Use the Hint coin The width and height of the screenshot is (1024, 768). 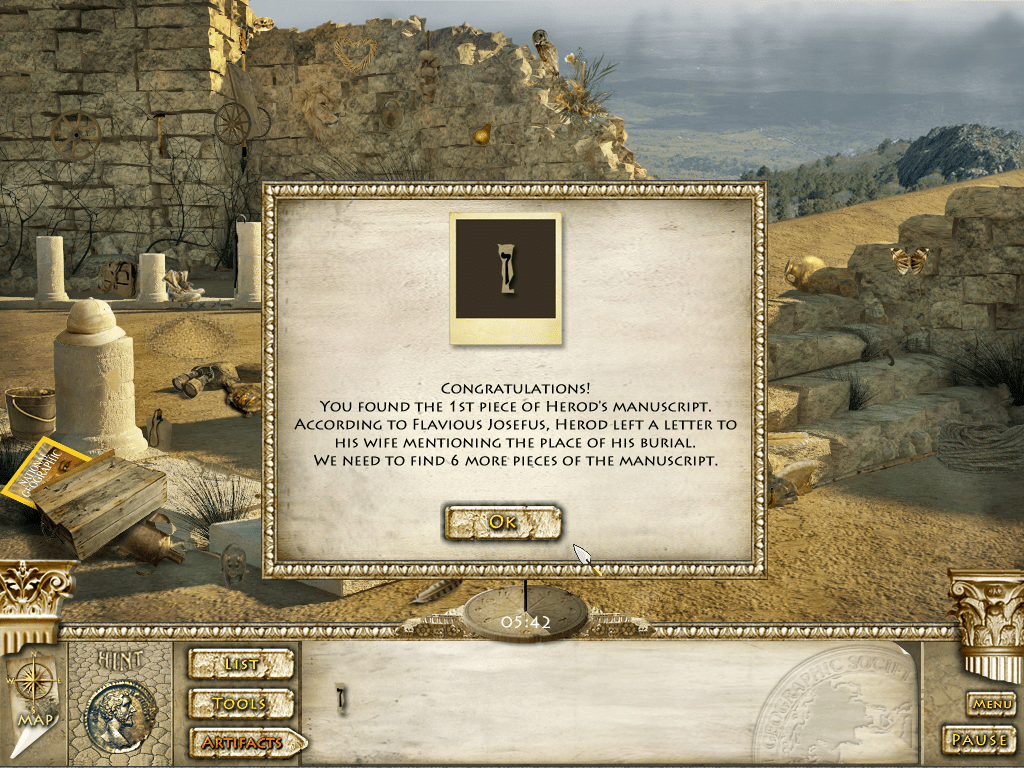[x=121, y=715]
